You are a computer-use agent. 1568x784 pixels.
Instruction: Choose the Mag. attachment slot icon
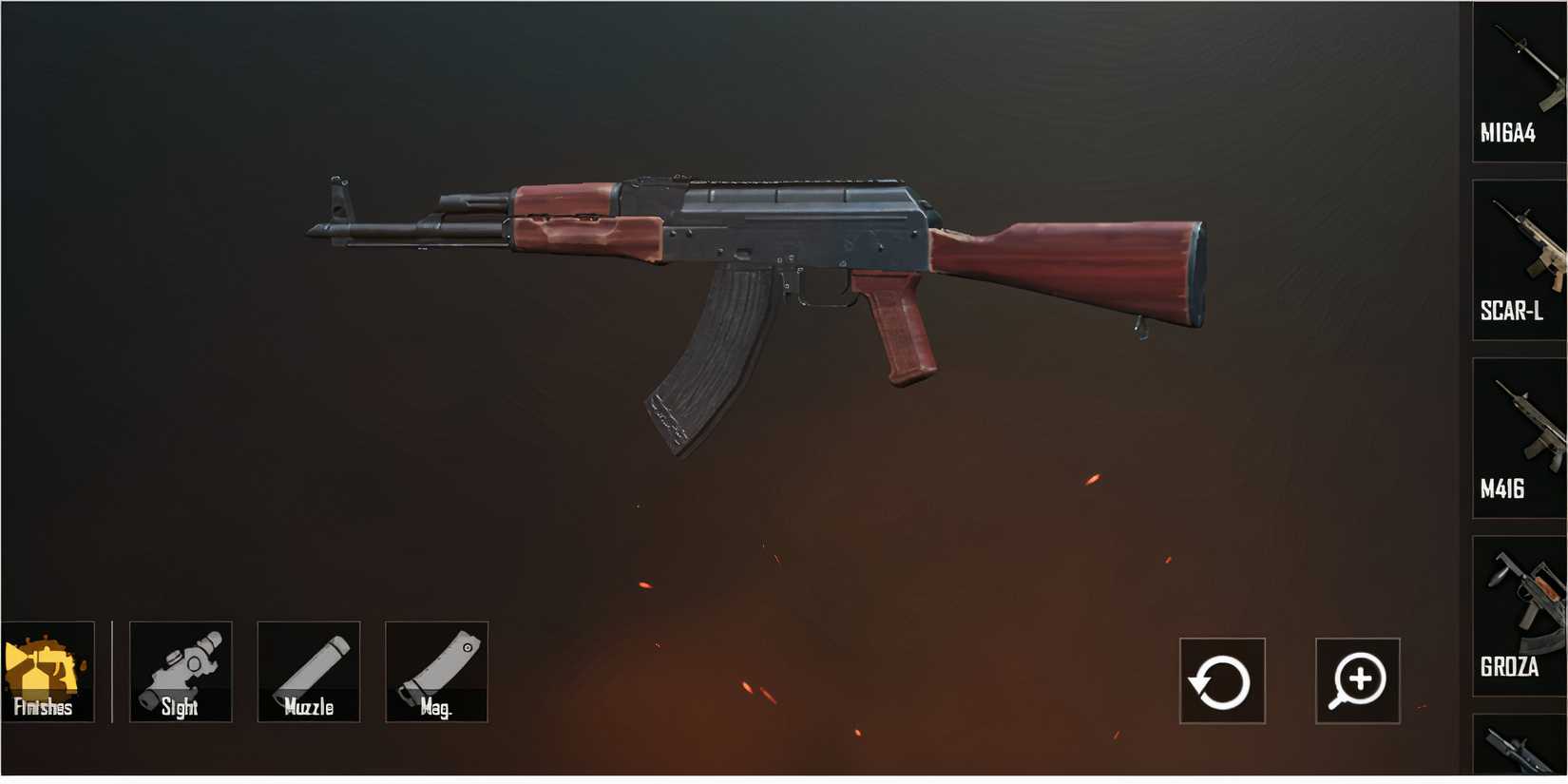(x=436, y=671)
